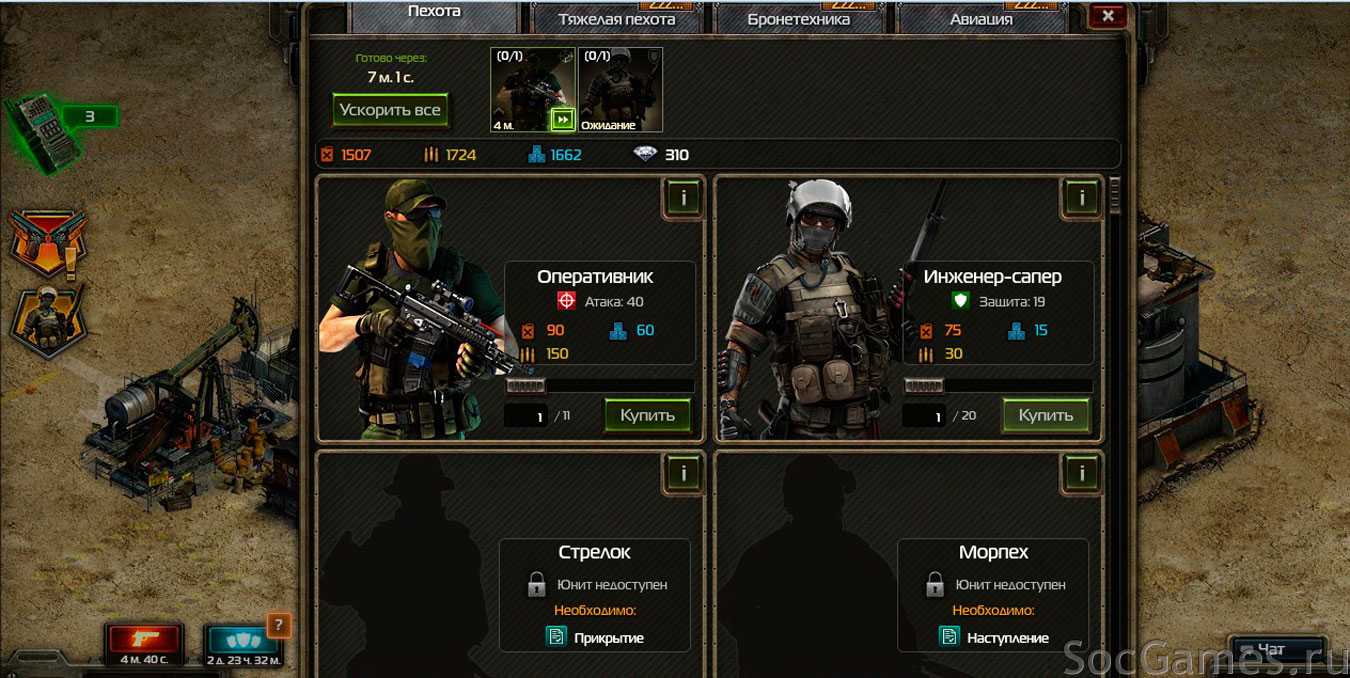This screenshot has height=678, width=1350.
Task: Click the Оперативник quantity input field
Action: tap(526, 416)
